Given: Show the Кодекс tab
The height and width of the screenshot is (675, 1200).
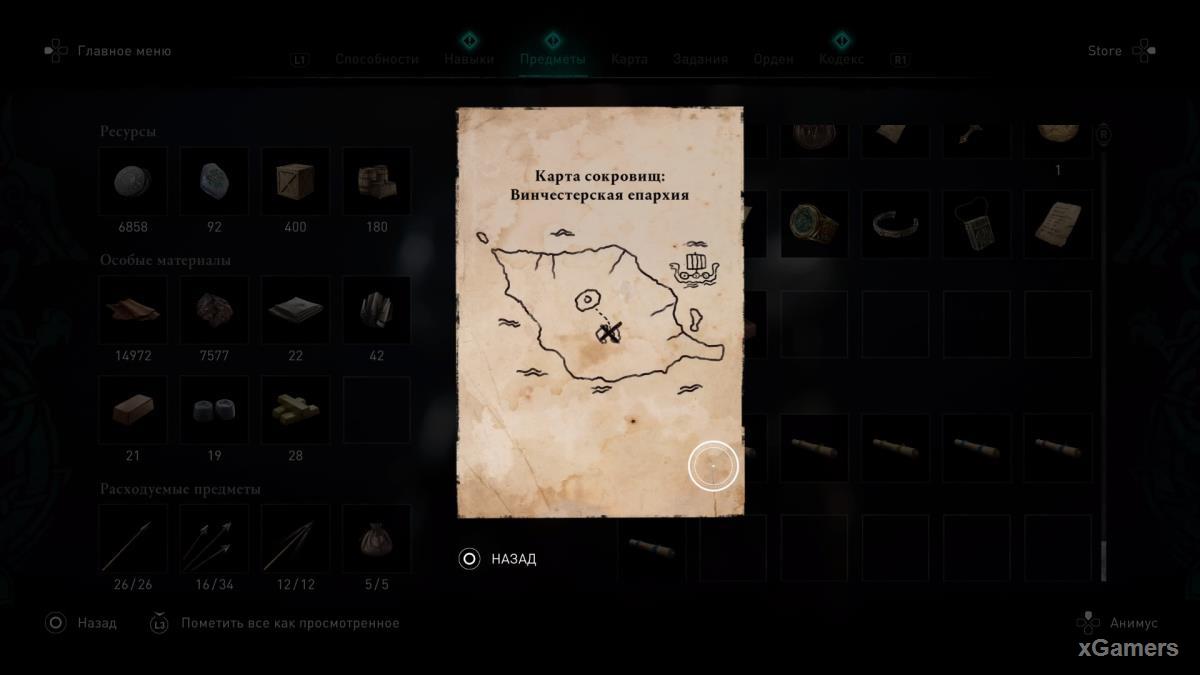Looking at the screenshot, I should click(x=841, y=59).
